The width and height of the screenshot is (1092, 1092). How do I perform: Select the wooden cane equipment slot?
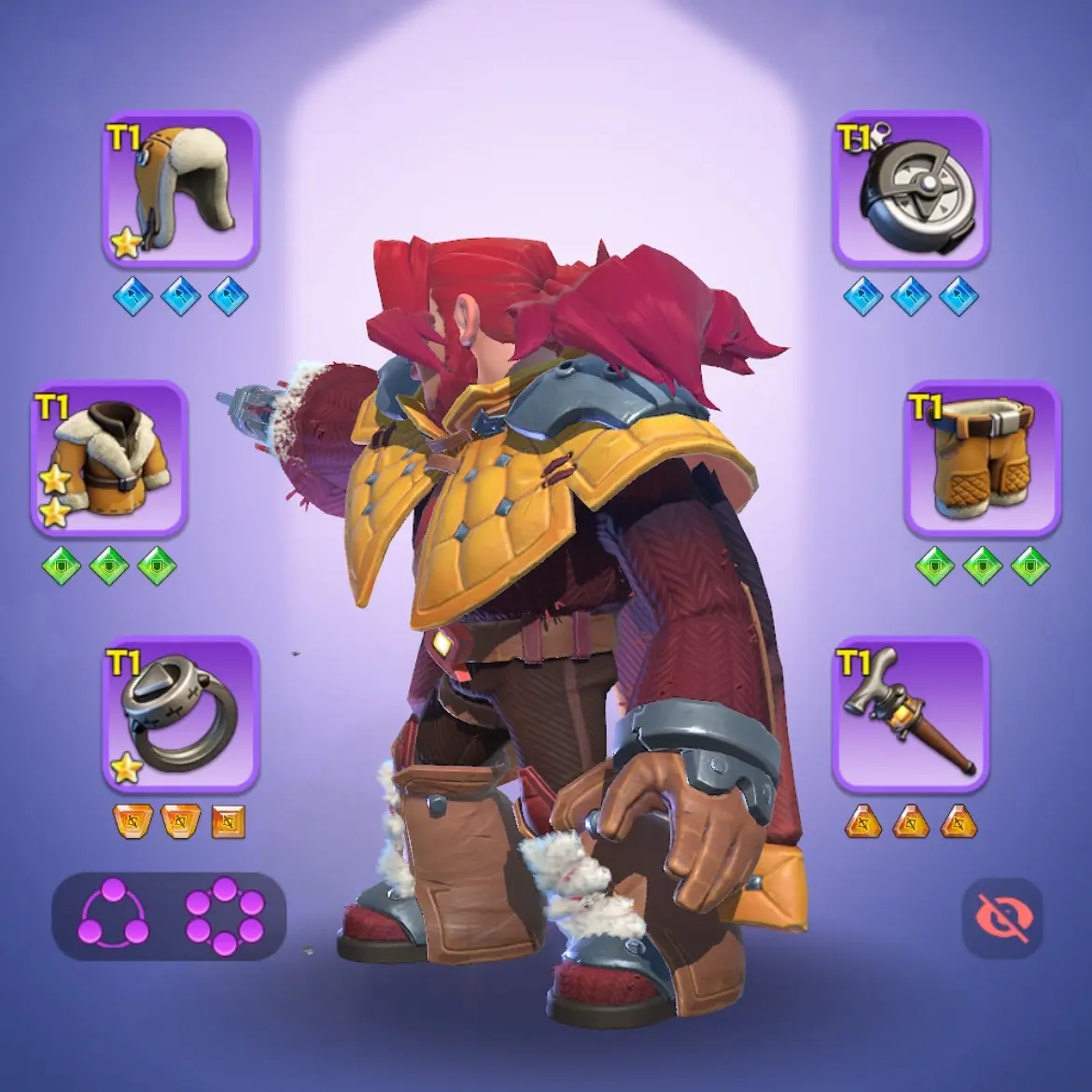(x=911, y=715)
